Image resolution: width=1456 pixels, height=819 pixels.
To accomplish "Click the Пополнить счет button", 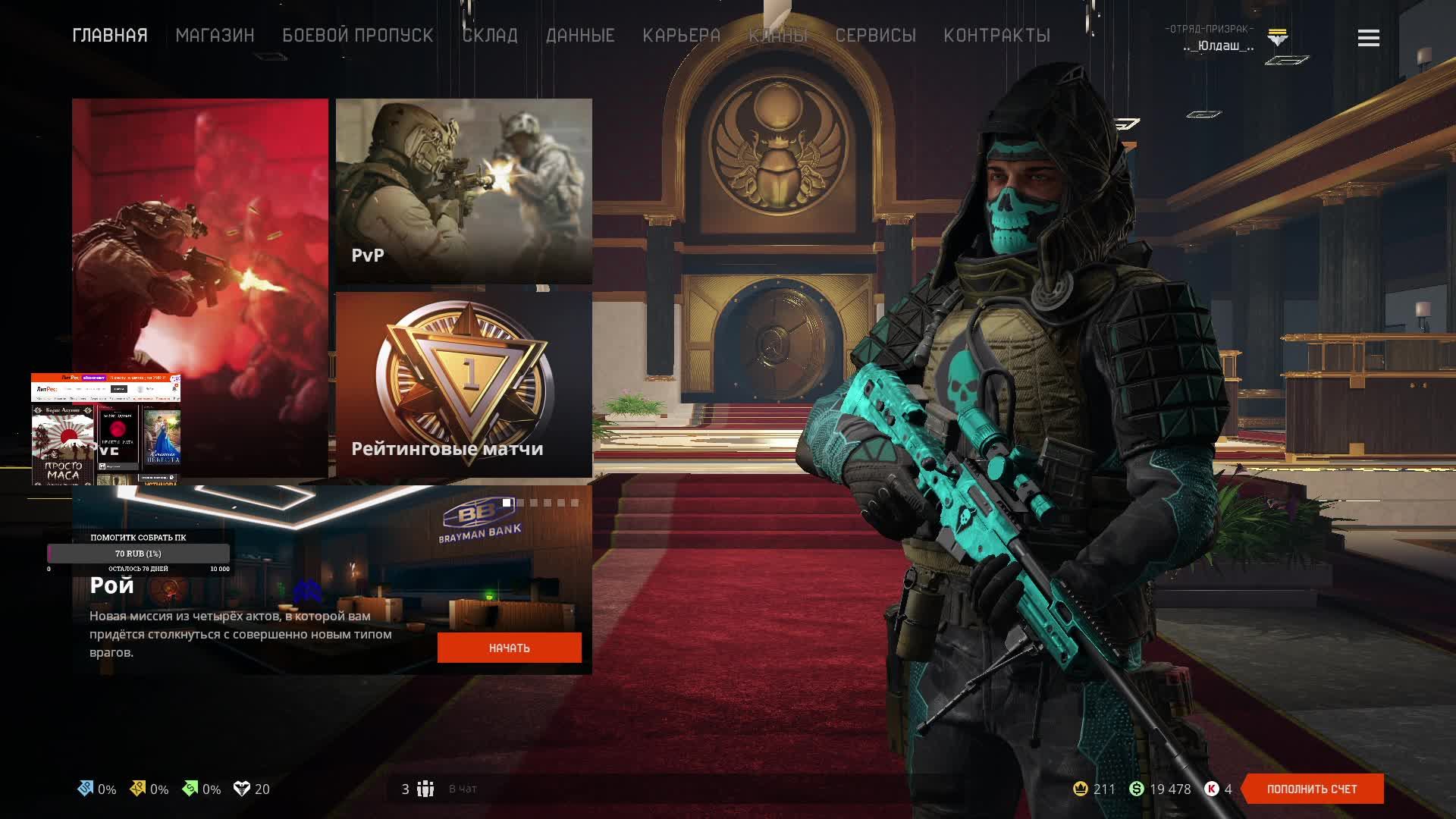I will coord(1311,789).
